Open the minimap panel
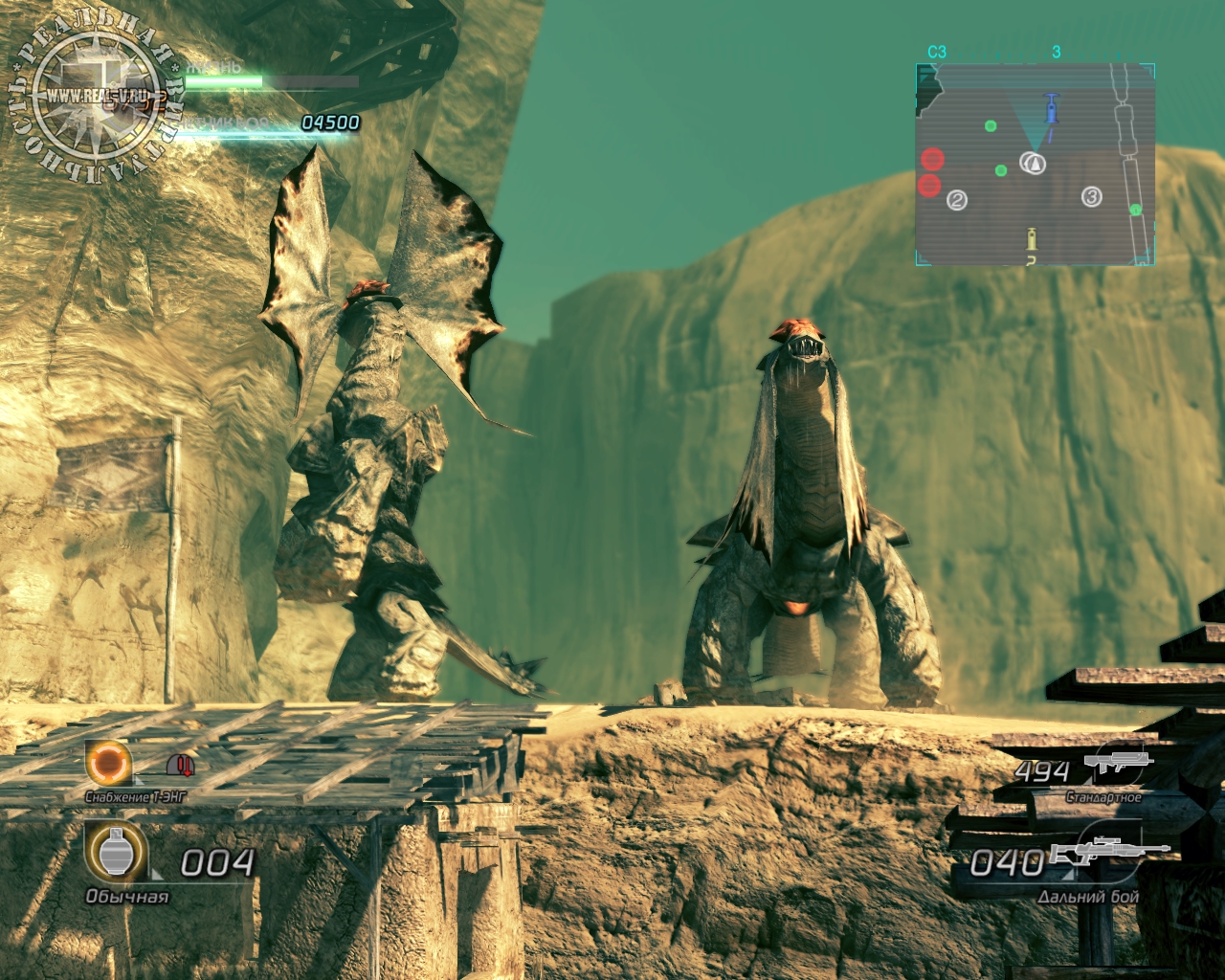This screenshot has height=980, width=1225. coord(1035,164)
